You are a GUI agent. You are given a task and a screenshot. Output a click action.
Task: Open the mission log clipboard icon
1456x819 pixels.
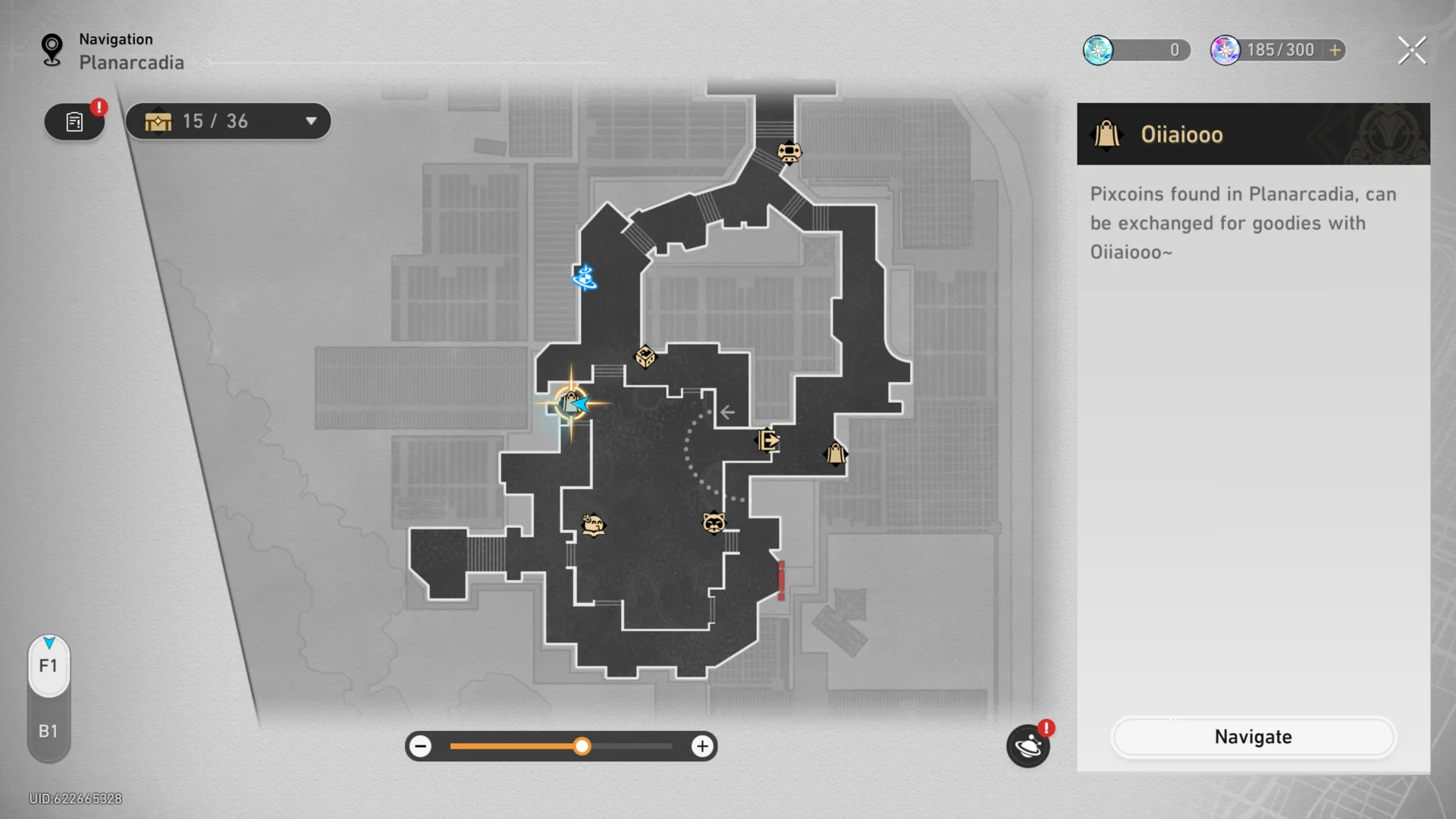[x=74, y=121]
